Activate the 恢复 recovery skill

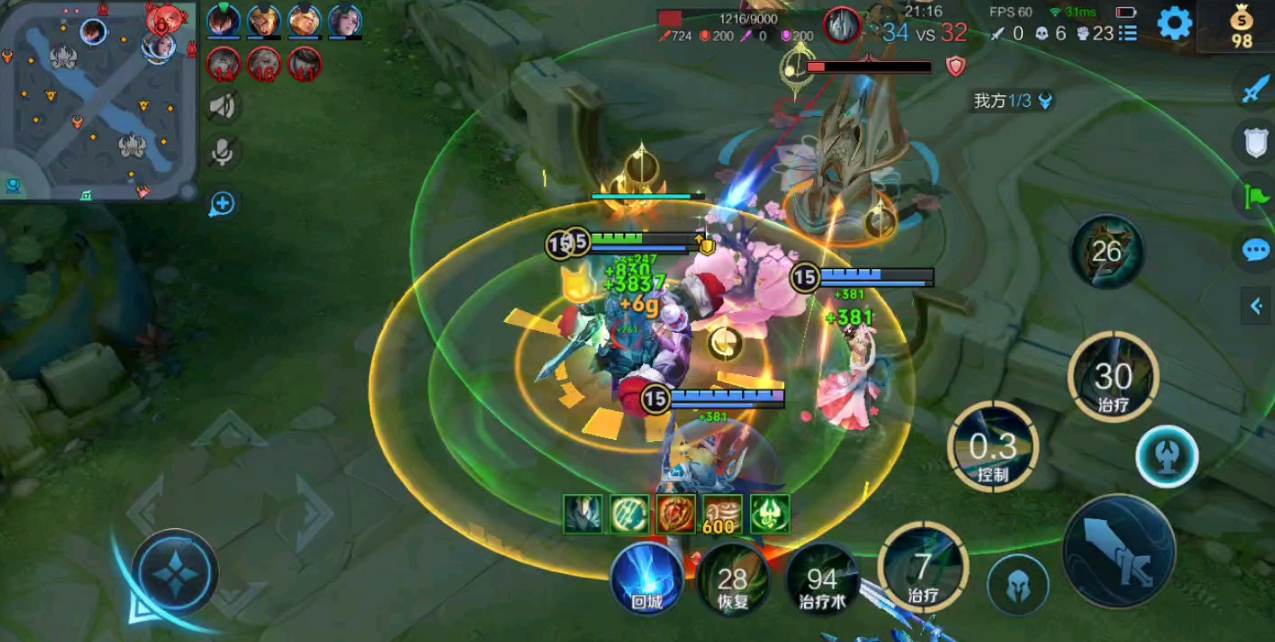coord(733,580)
